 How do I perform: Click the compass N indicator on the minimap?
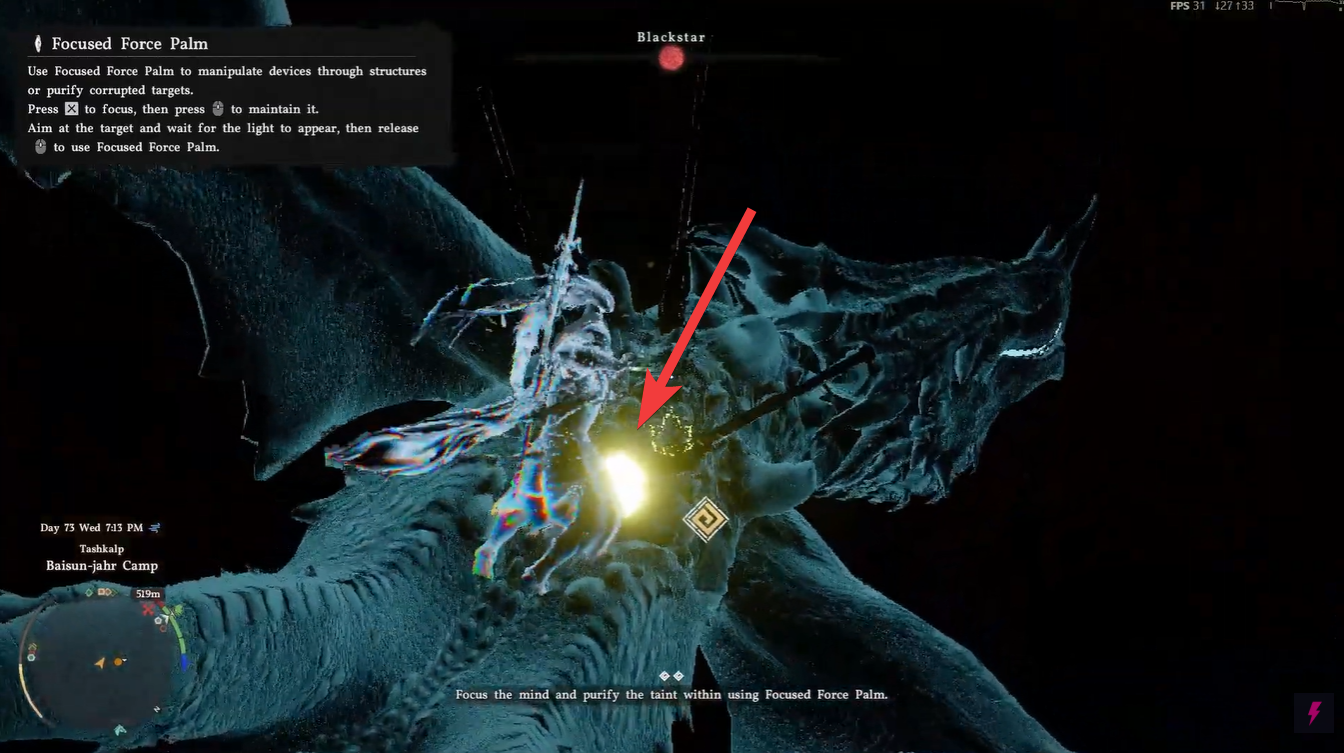click(x=156, y=708)
